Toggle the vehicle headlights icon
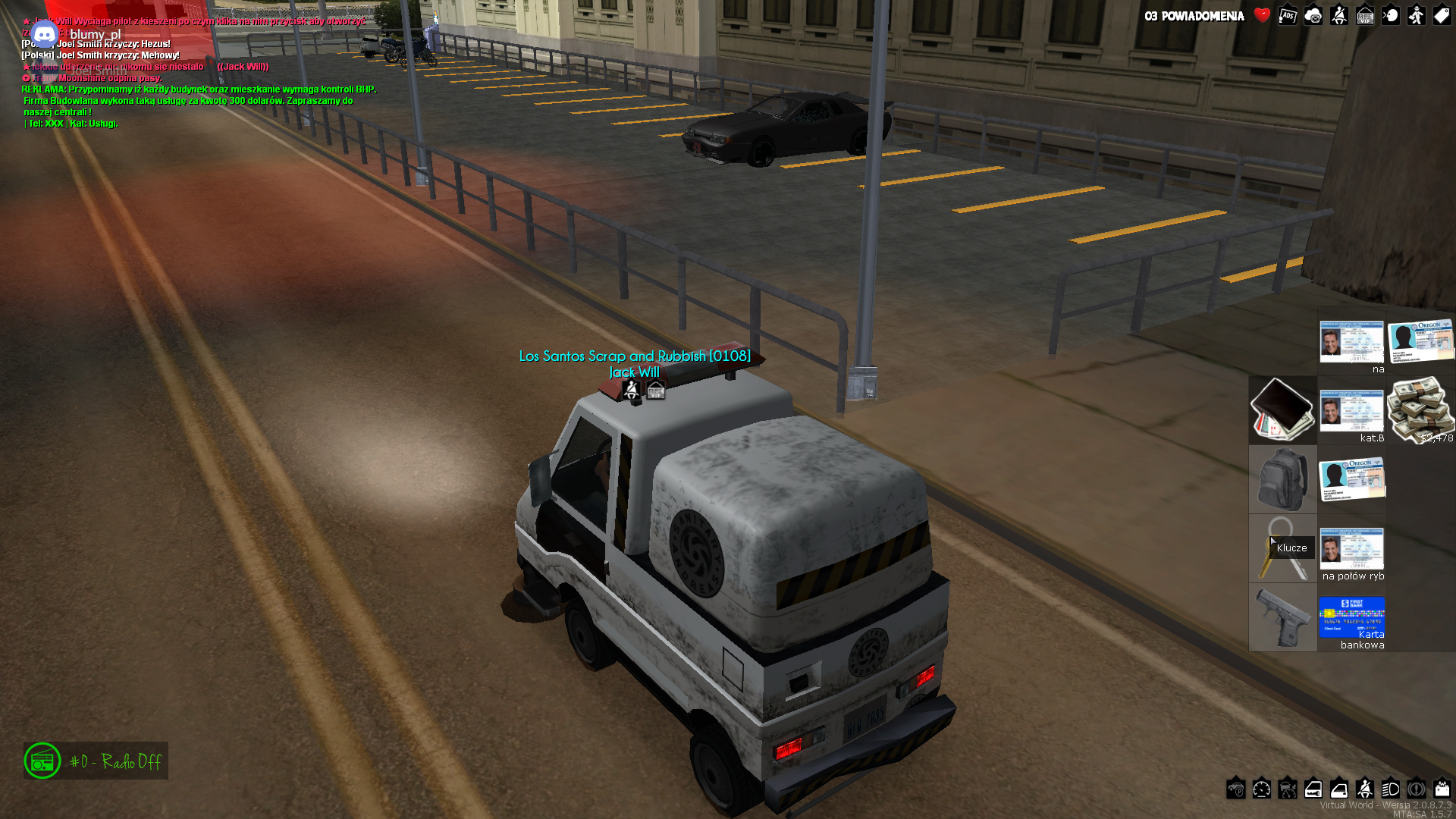 point(1391,789)
